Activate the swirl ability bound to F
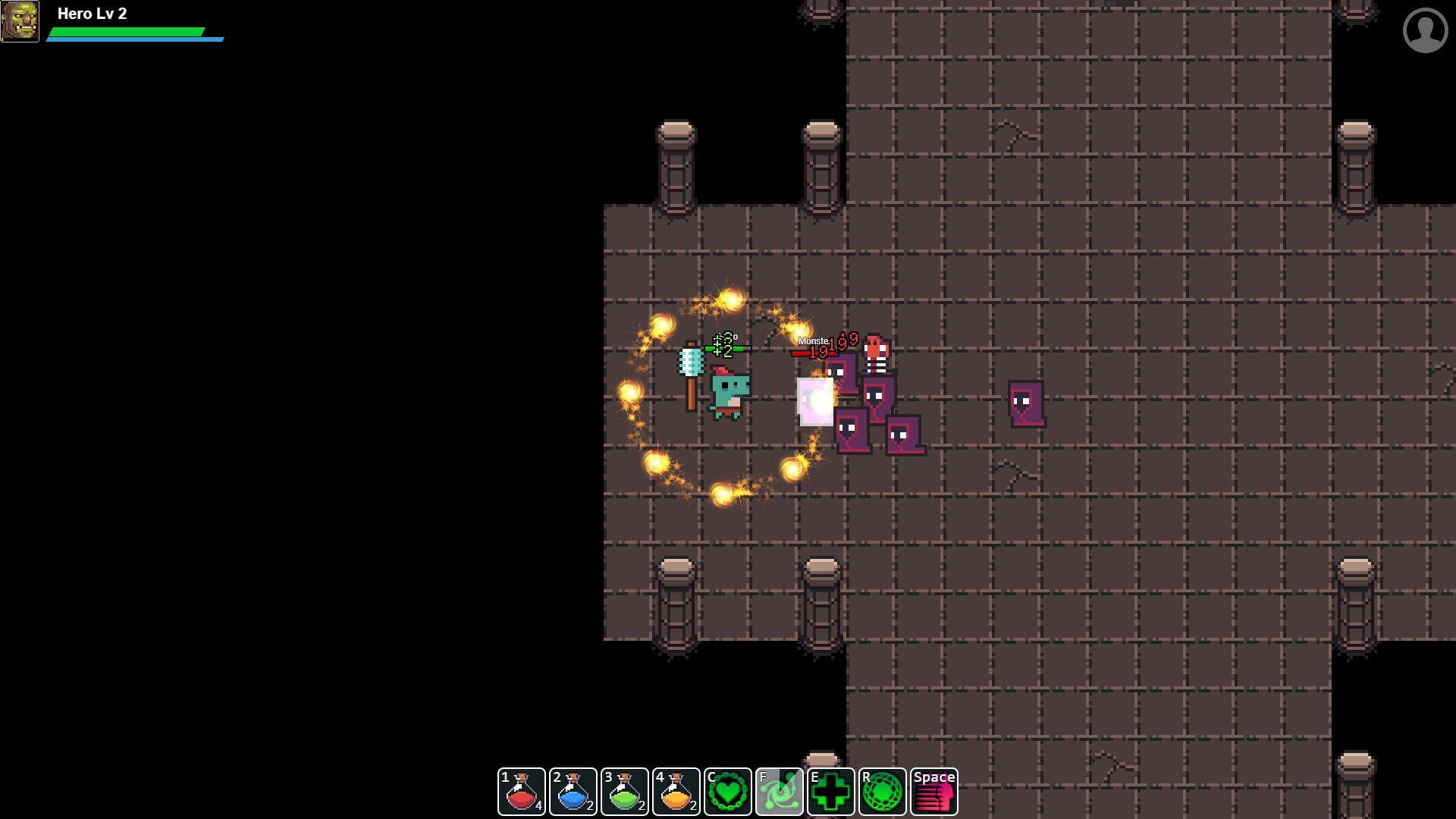This screenshot has width=1456, height=819. [x=779, y=791]
